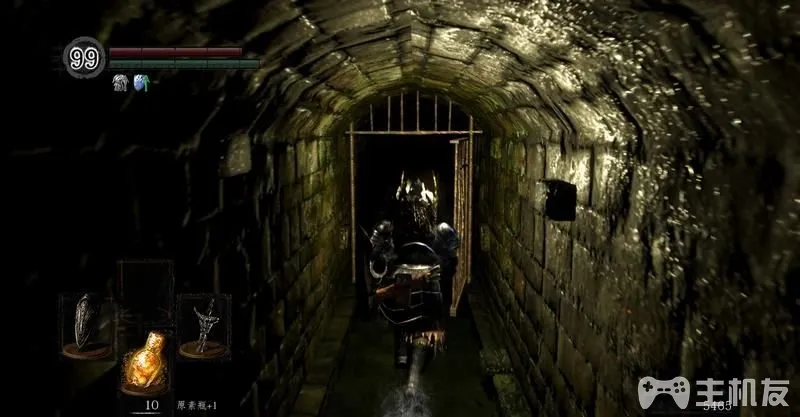
Task: Select the left-hand shield slot
Action: pyautogui.click(x=86, y=325)
